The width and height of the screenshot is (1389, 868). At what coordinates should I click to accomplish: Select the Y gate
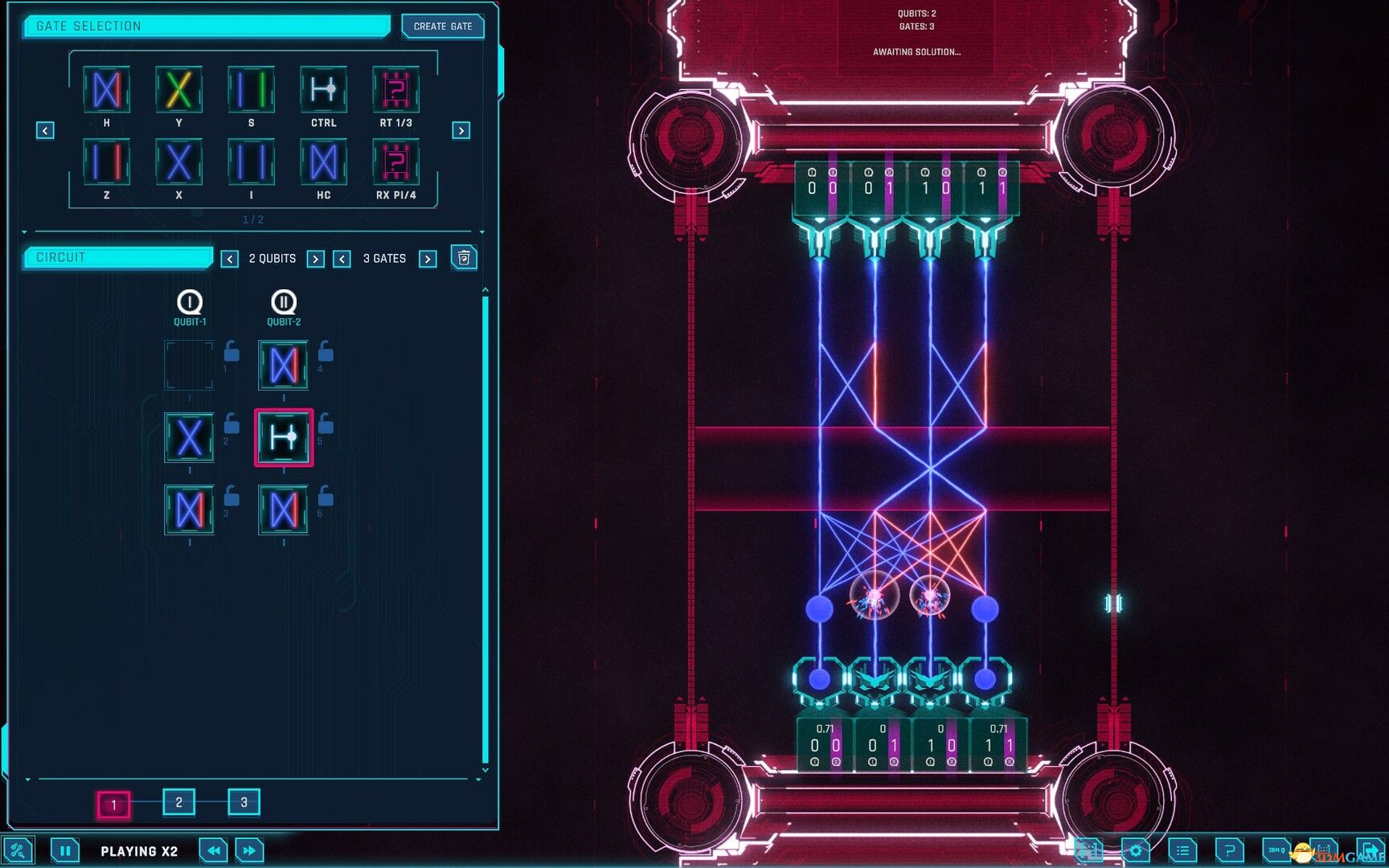pos(178,90)
